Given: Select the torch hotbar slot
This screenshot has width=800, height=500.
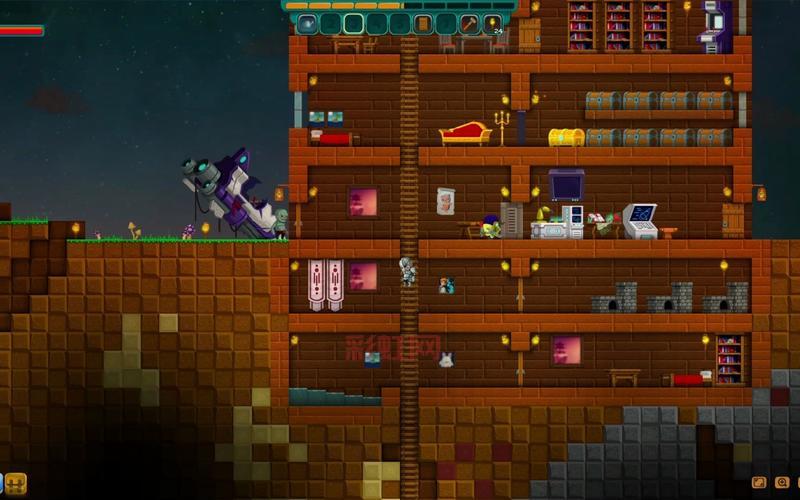Looking at the screenshot, I should [492, 23].
